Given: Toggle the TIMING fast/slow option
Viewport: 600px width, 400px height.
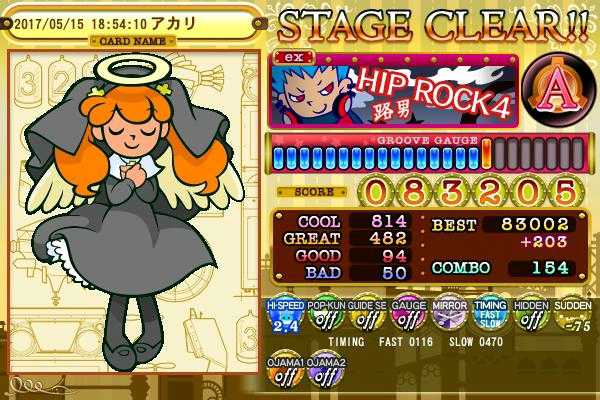Looking at the screenshot, I should (487, 319).
